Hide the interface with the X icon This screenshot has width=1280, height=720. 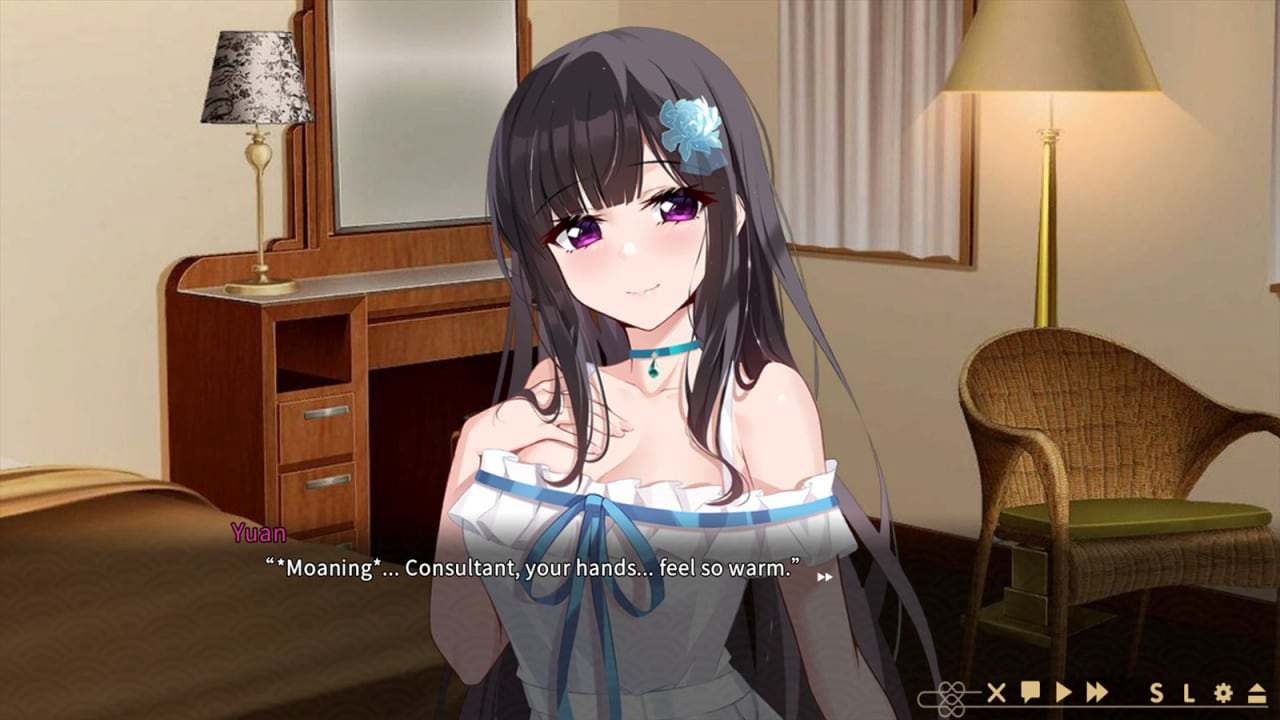coord(997,693)
